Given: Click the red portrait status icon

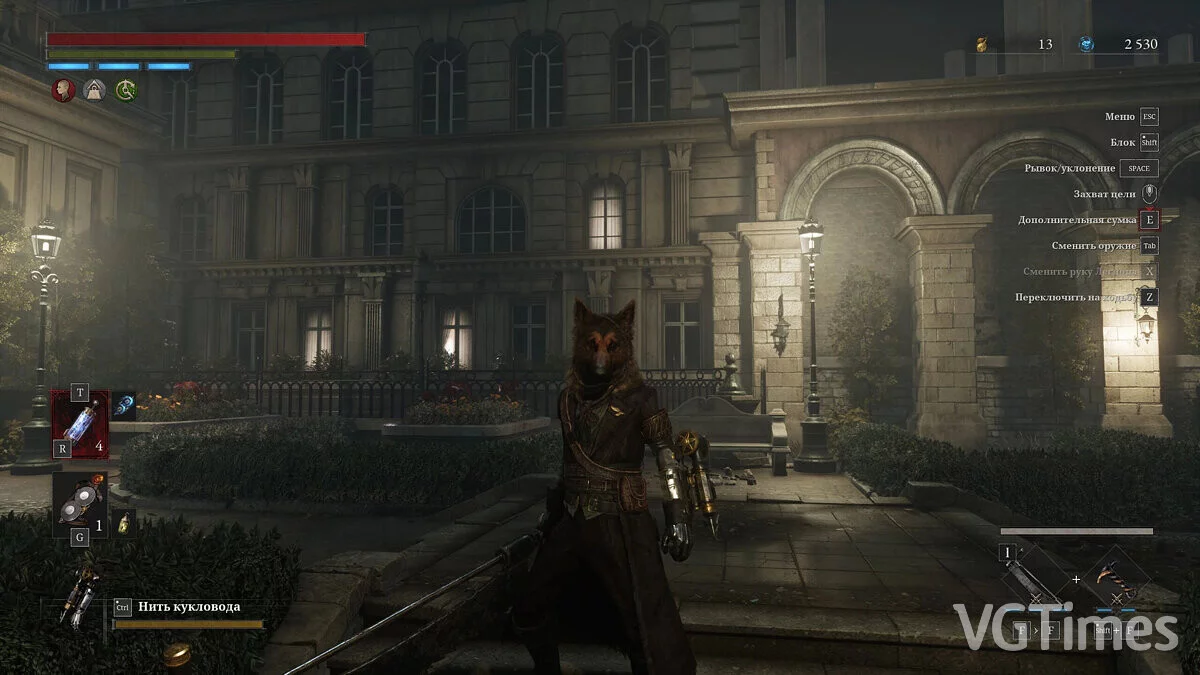Looking at the screenshot, I should coord(64,90).
